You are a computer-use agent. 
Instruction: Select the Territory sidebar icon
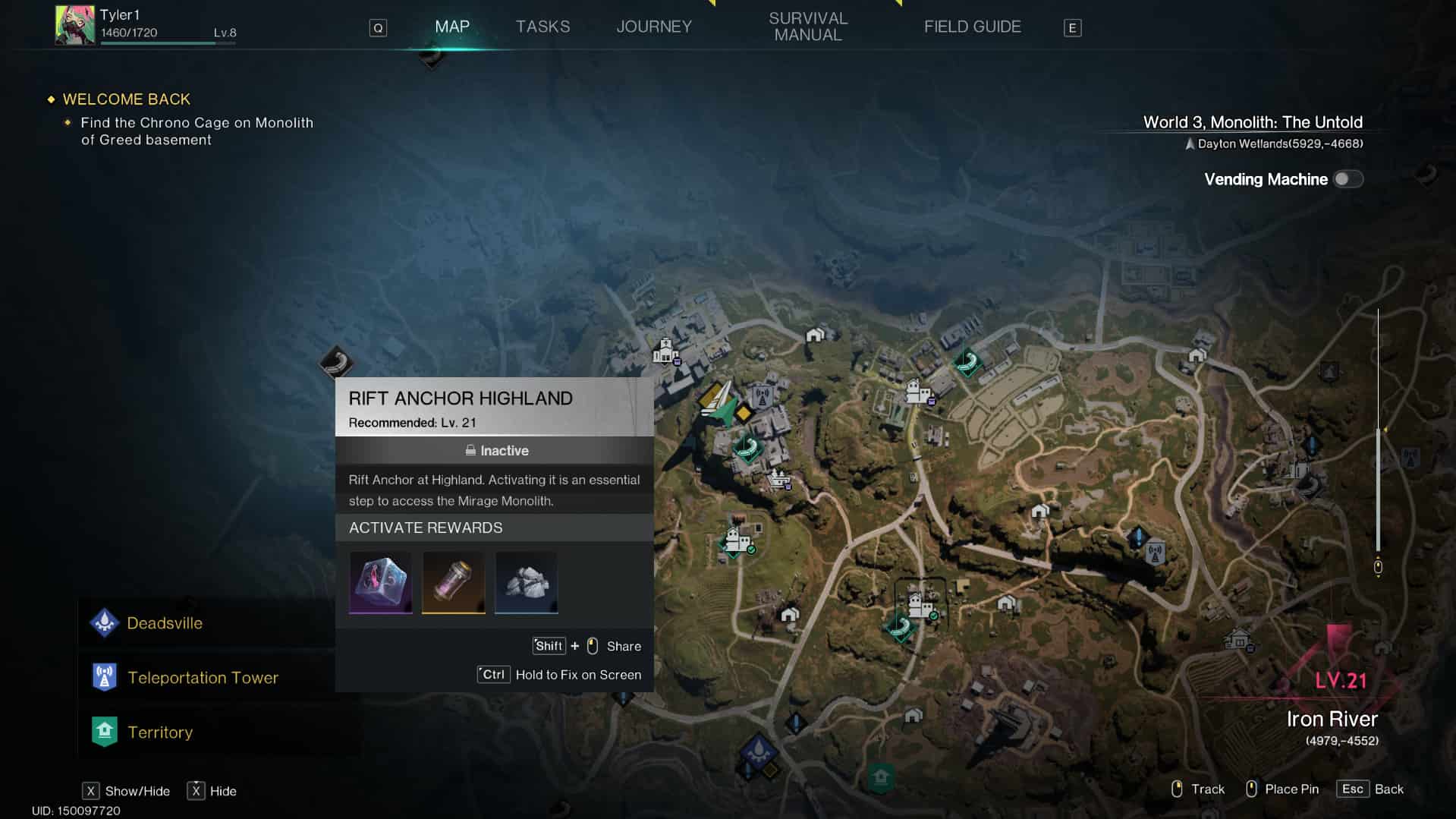tap(104, 731)
